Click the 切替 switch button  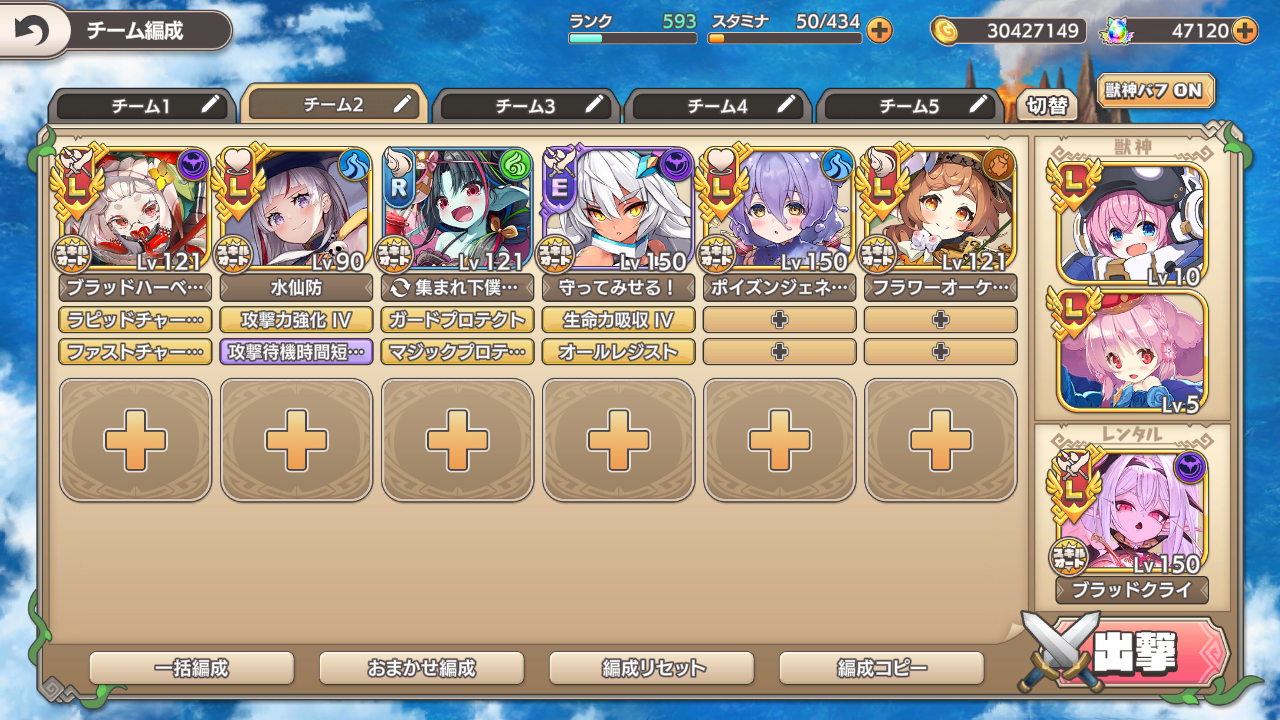1046,105
